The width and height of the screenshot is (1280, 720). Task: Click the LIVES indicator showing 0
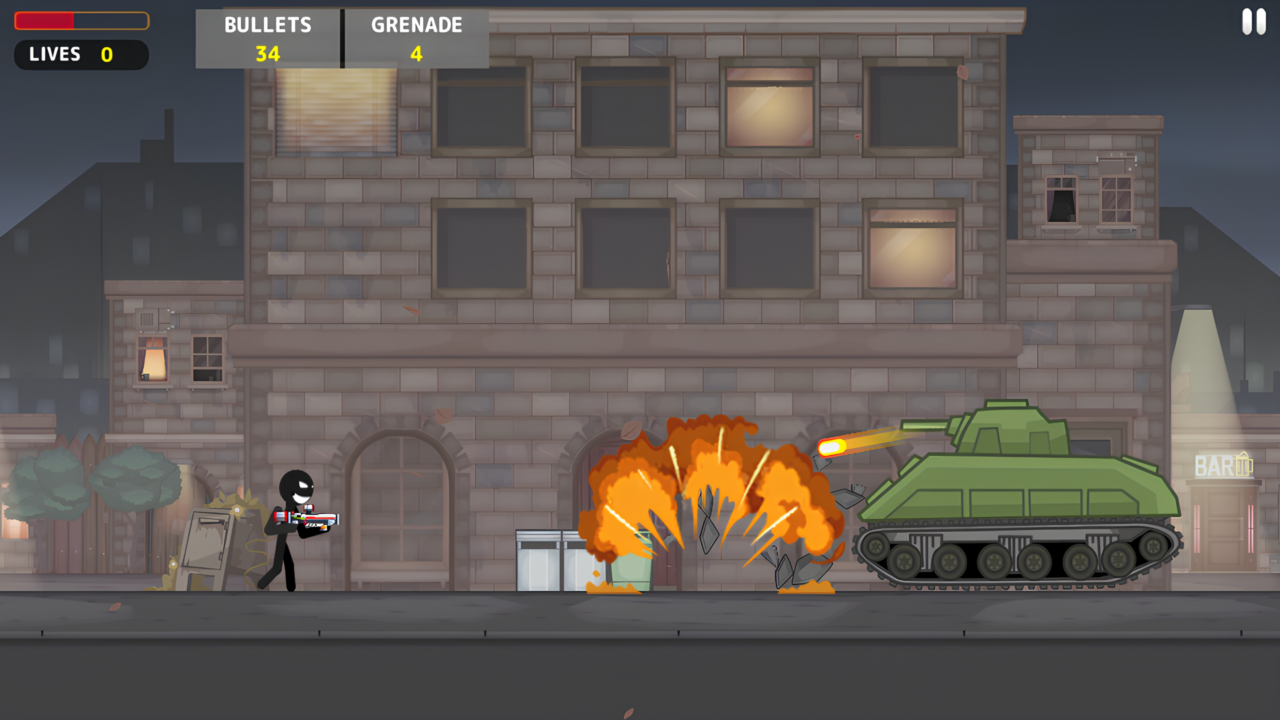pyautogui.click(x=80, y=54)
